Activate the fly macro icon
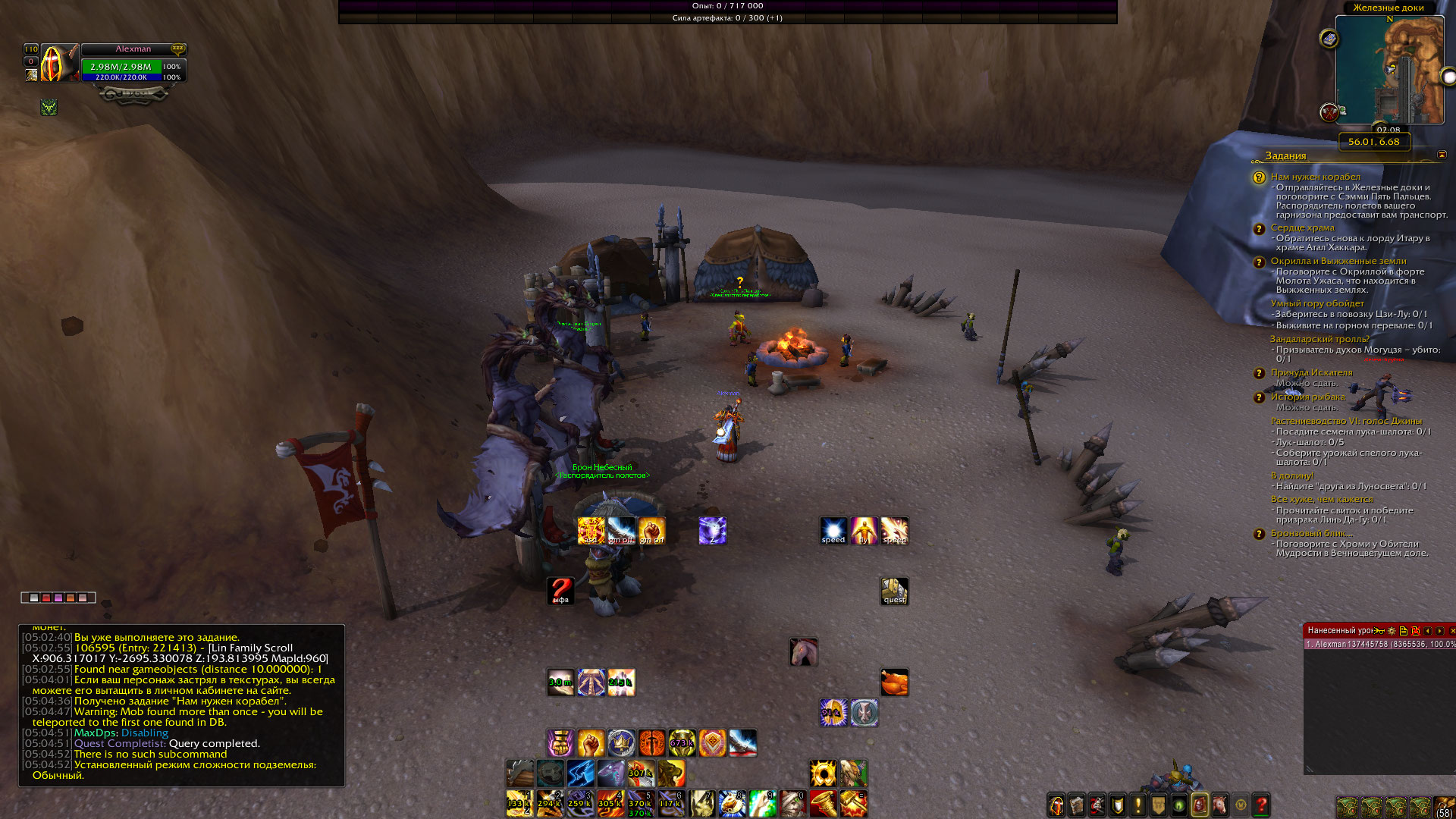1456x819 pixels. click(864, 531)
